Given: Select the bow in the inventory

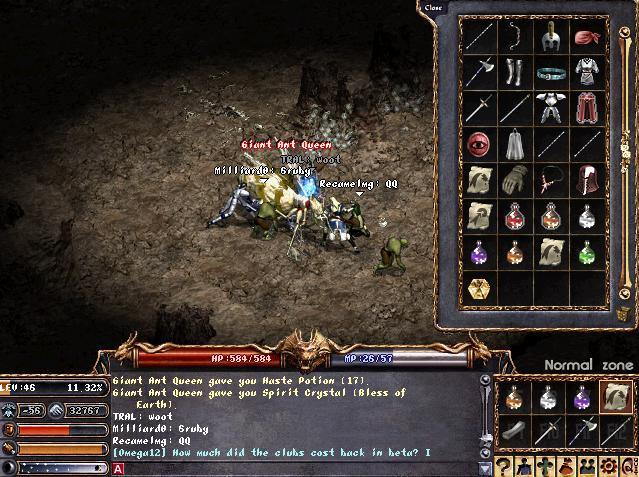Looking at the screenshot, I should [x=516, y=37].
